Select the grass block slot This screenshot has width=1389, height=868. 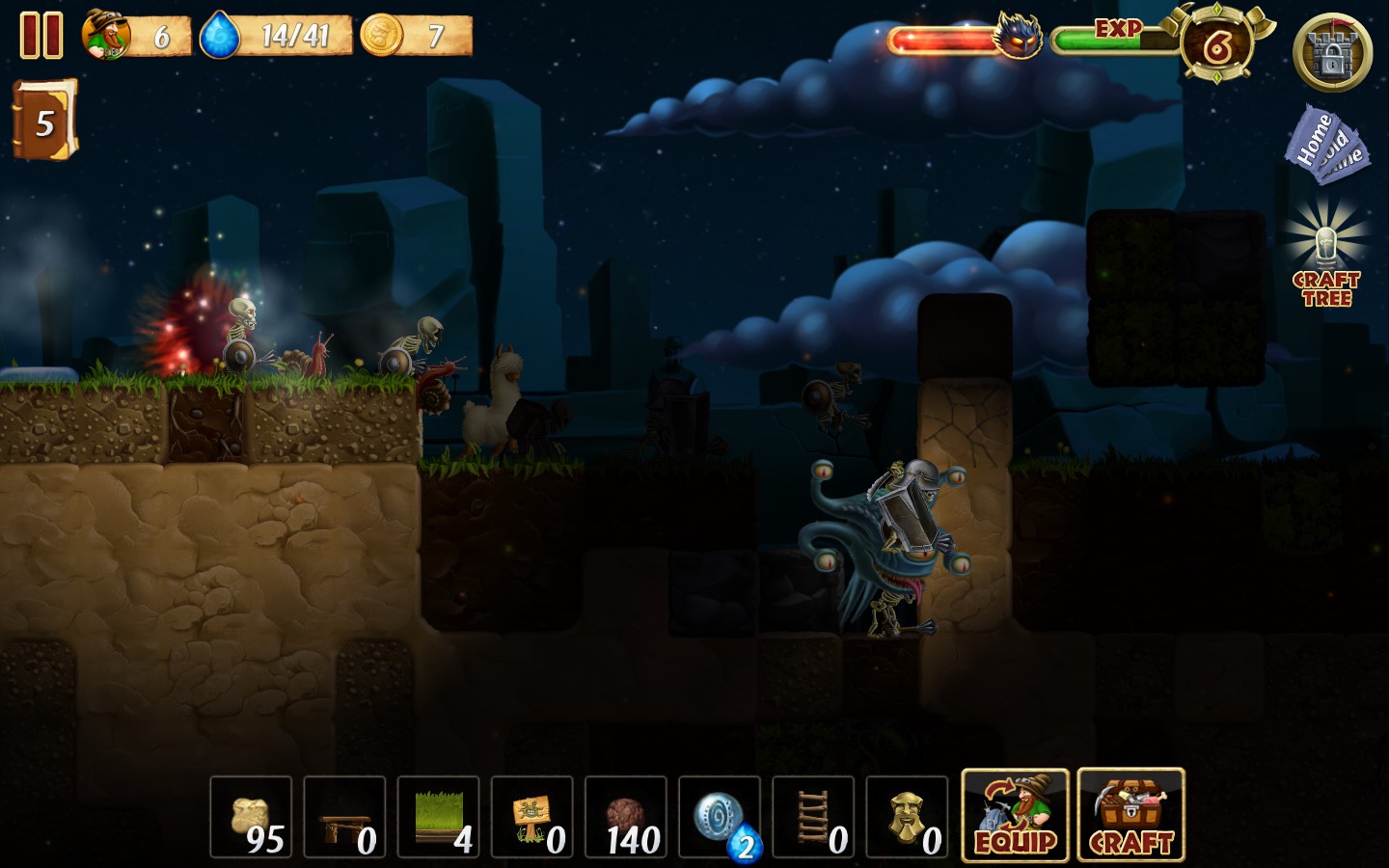click(x=438, y=817)
